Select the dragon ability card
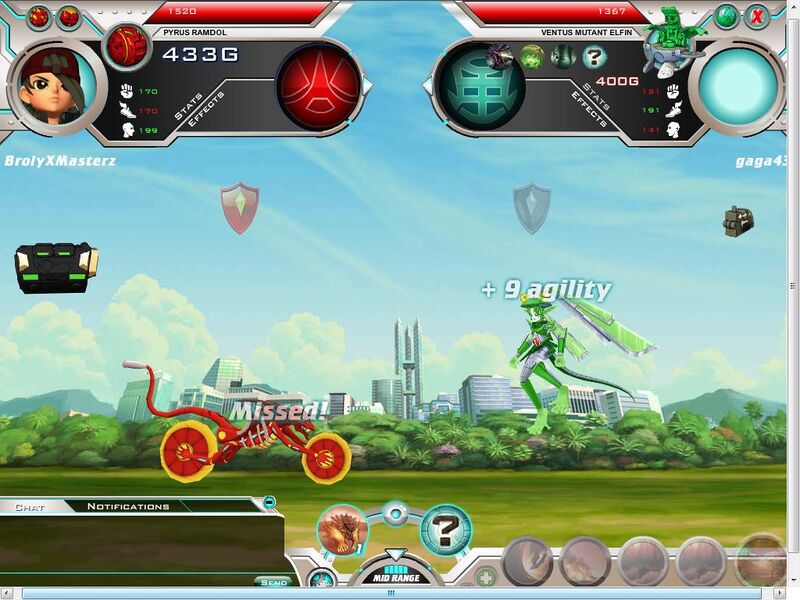Image resolution: width=800 pixels, height=600 pixels. 342,529
